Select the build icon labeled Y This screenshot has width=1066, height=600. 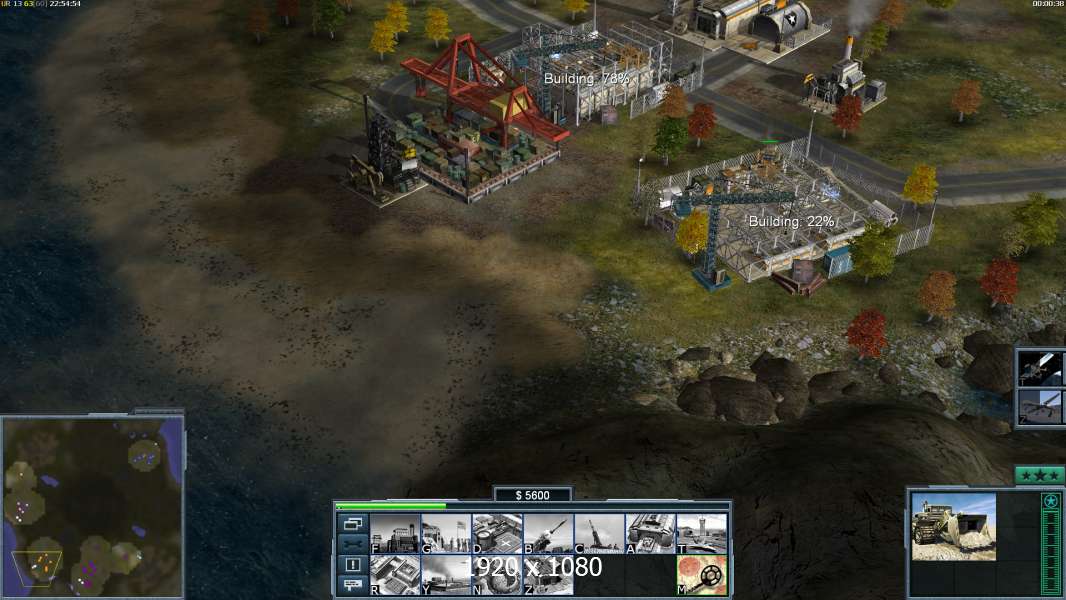tap(445, 575)
